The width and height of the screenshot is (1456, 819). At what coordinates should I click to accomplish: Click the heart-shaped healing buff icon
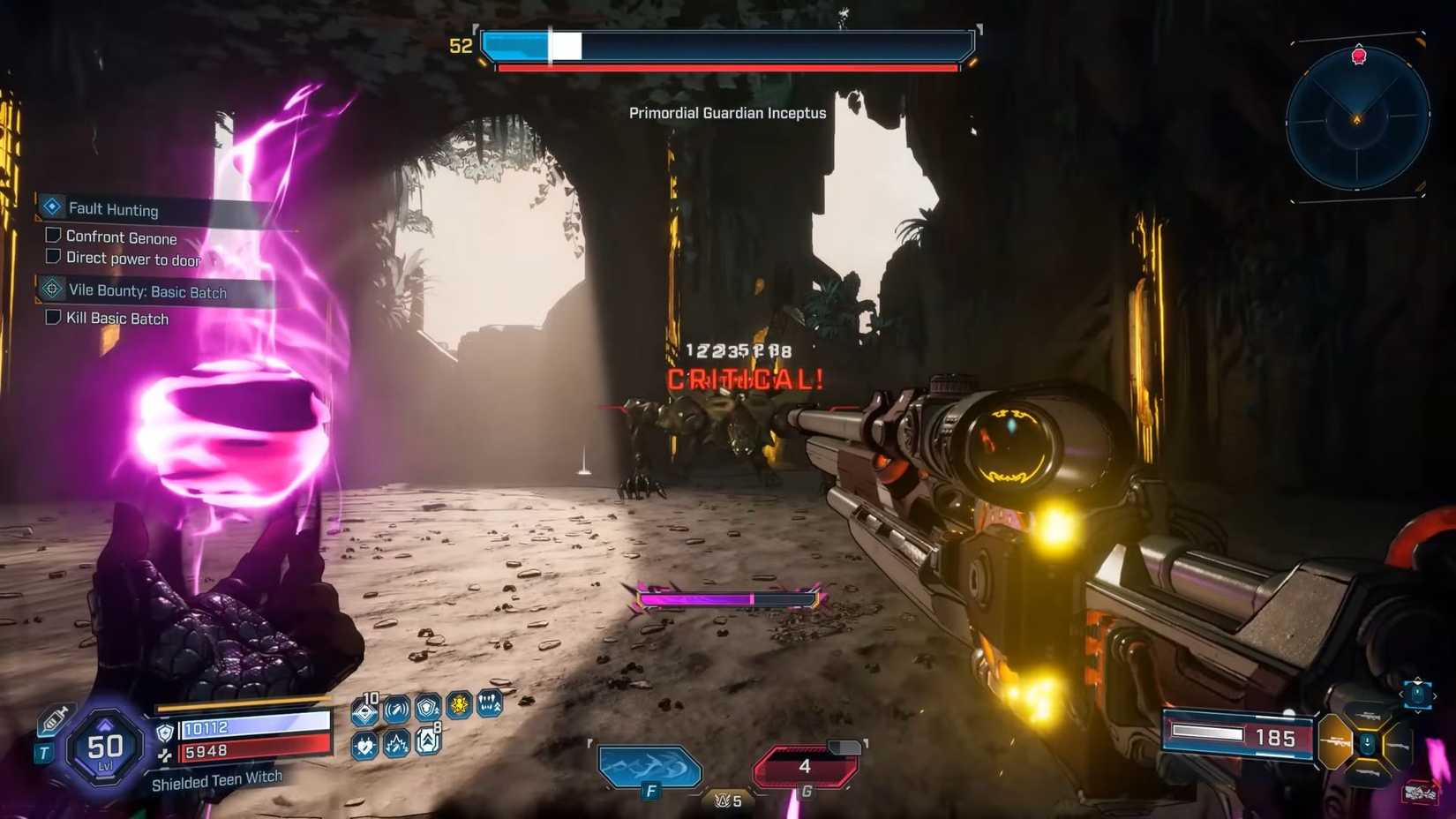[364, 745]
